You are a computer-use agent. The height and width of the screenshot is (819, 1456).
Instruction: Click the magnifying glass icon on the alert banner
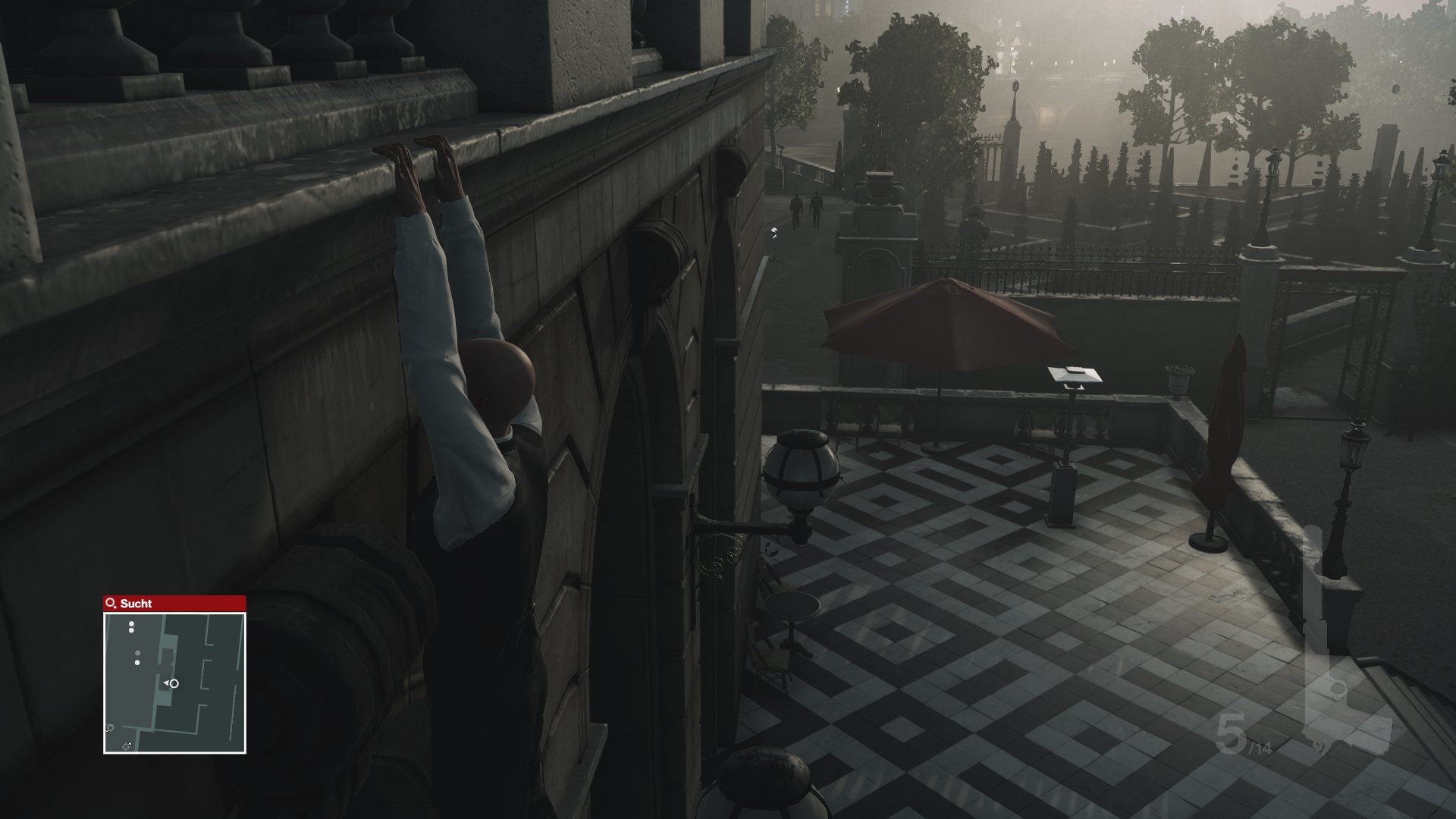point(110,604)
